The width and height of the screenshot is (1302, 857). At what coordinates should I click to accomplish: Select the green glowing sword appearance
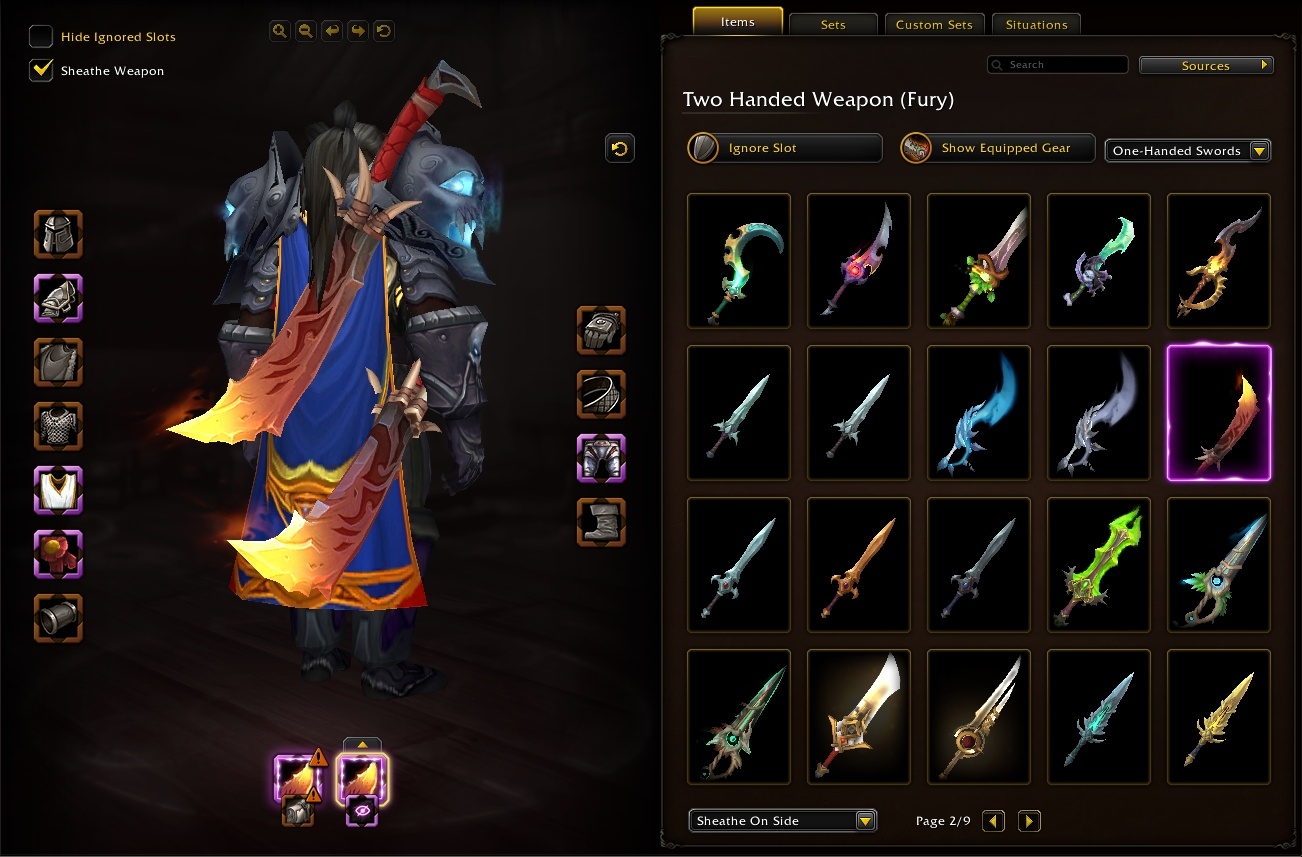(x=1098, y=565)
